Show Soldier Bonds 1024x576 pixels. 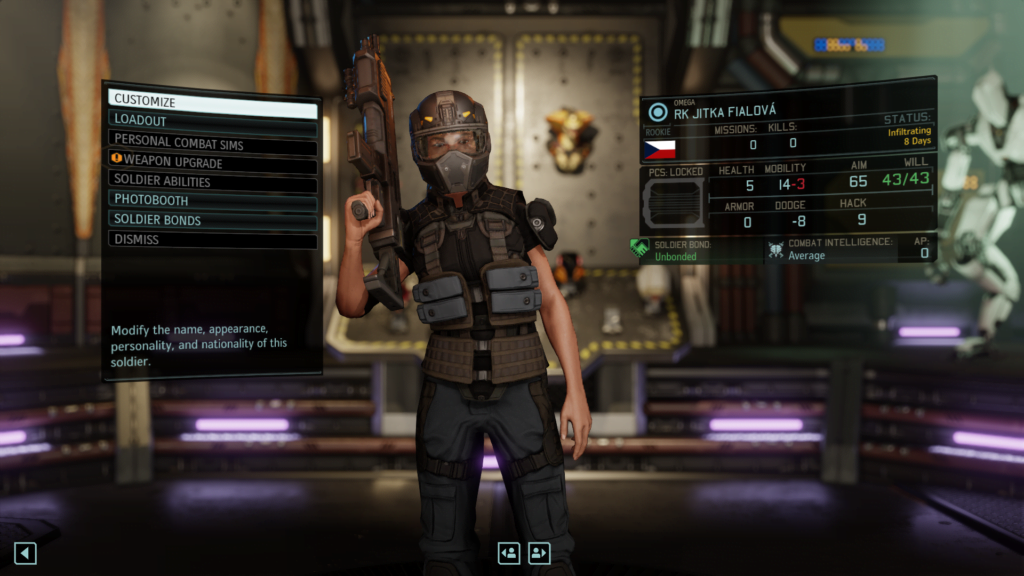(212, 220)
